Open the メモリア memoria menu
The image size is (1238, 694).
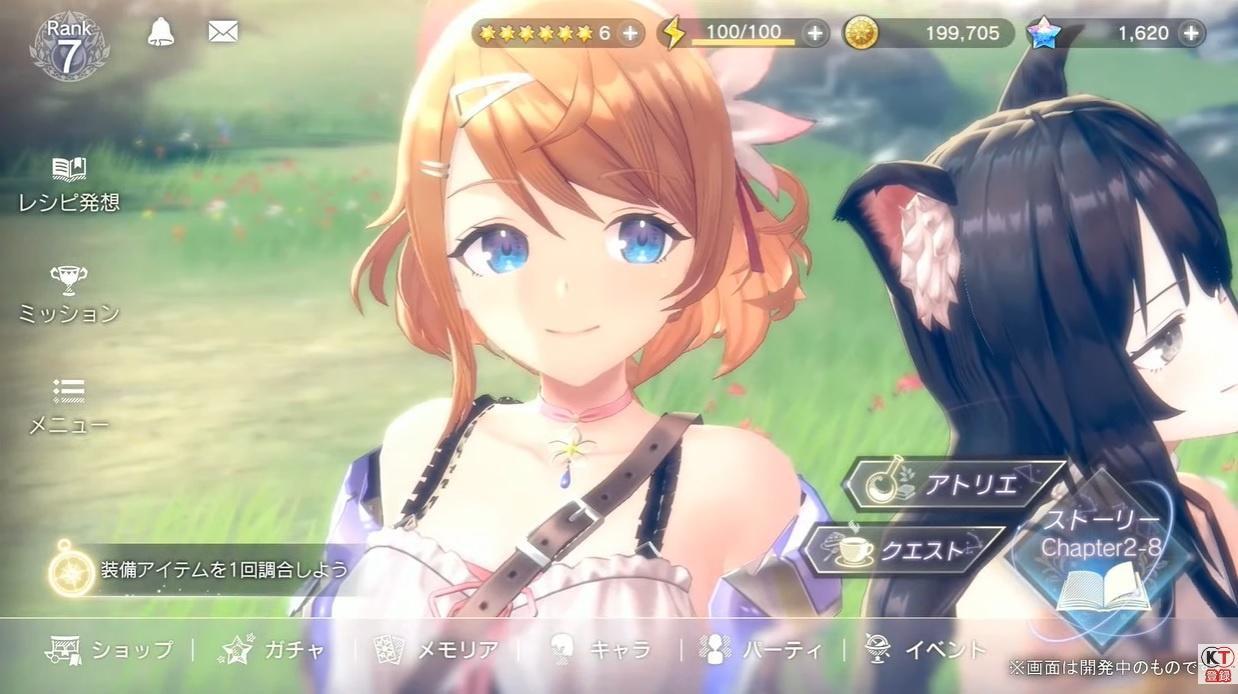[x=435, y=650]
